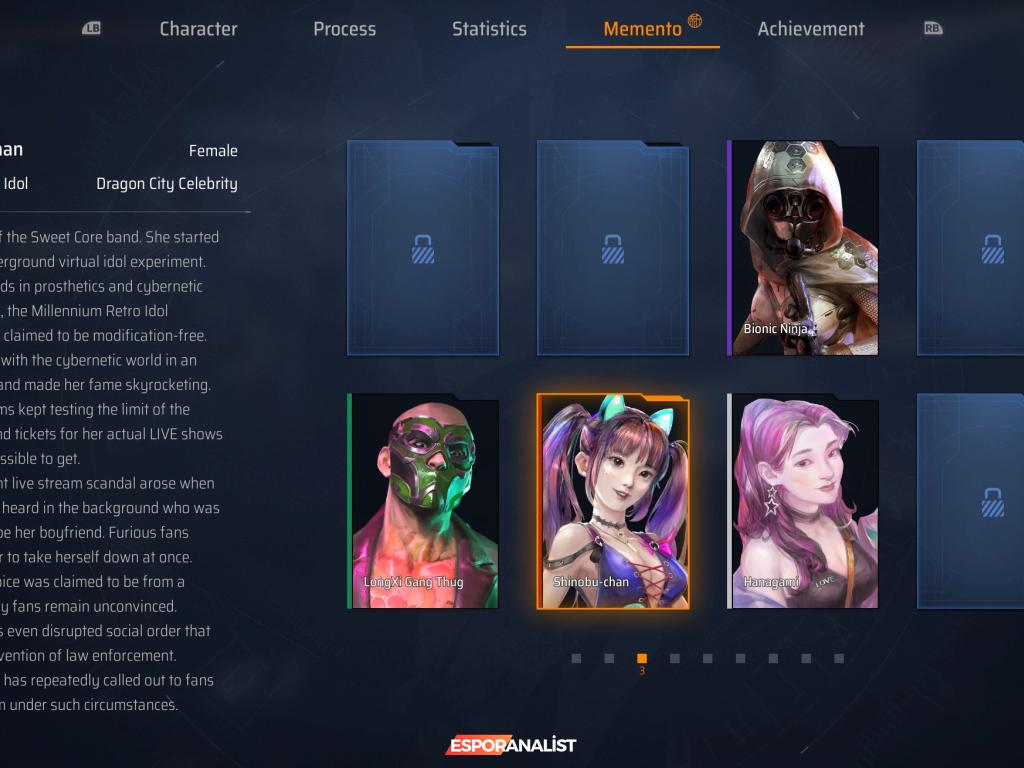Open the Process tab
The image size is (1024, 768).
click(x=344, y=29)
